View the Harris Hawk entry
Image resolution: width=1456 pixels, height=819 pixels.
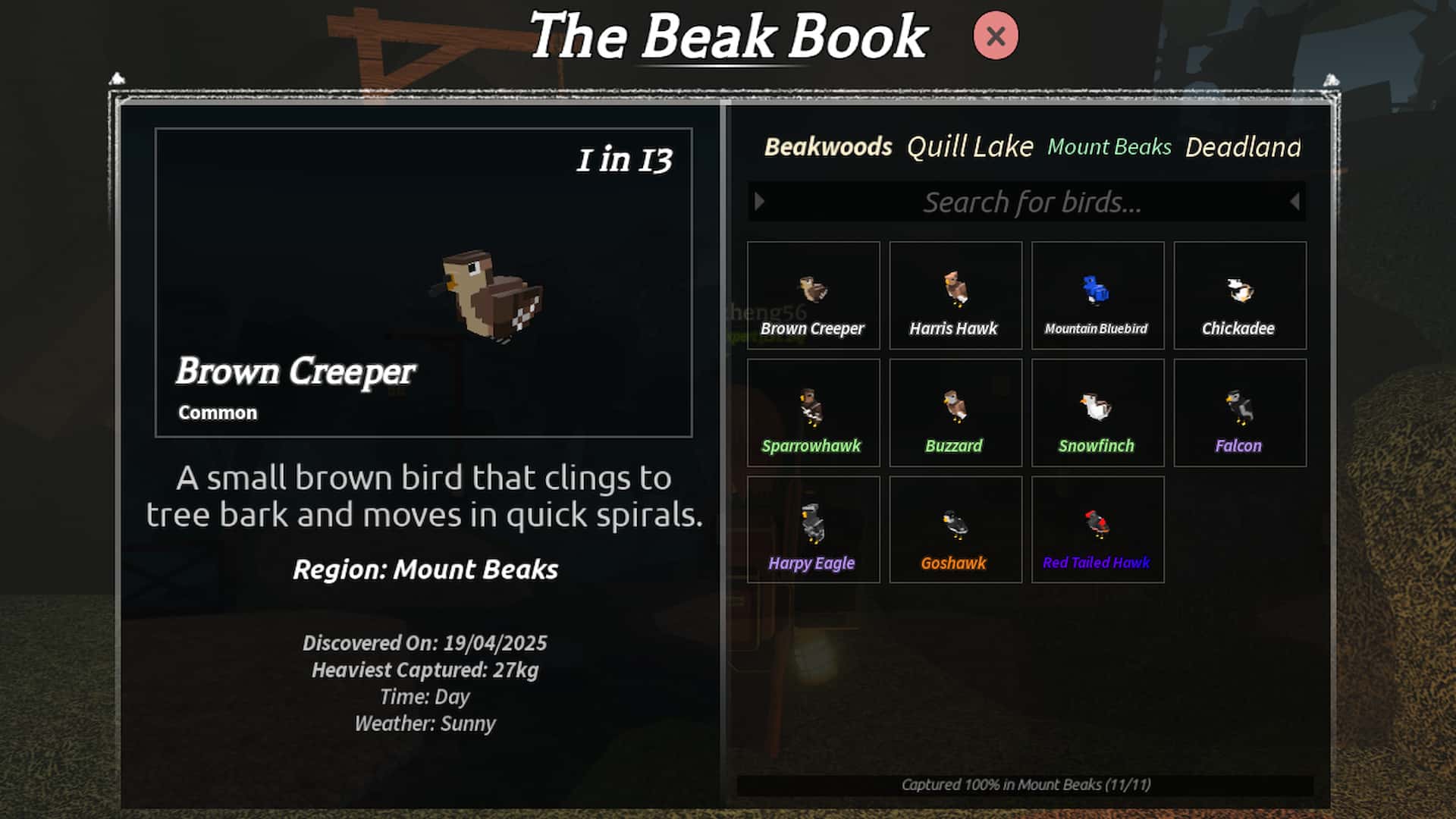coord(955,296)
